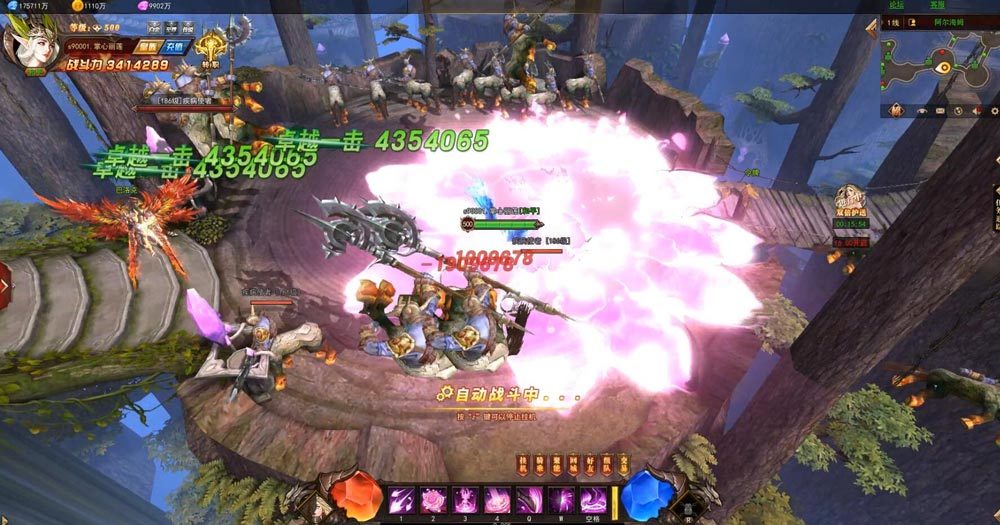Open the 组队 team banner
Screen dimensions: 1000x525
coord(607,463)
